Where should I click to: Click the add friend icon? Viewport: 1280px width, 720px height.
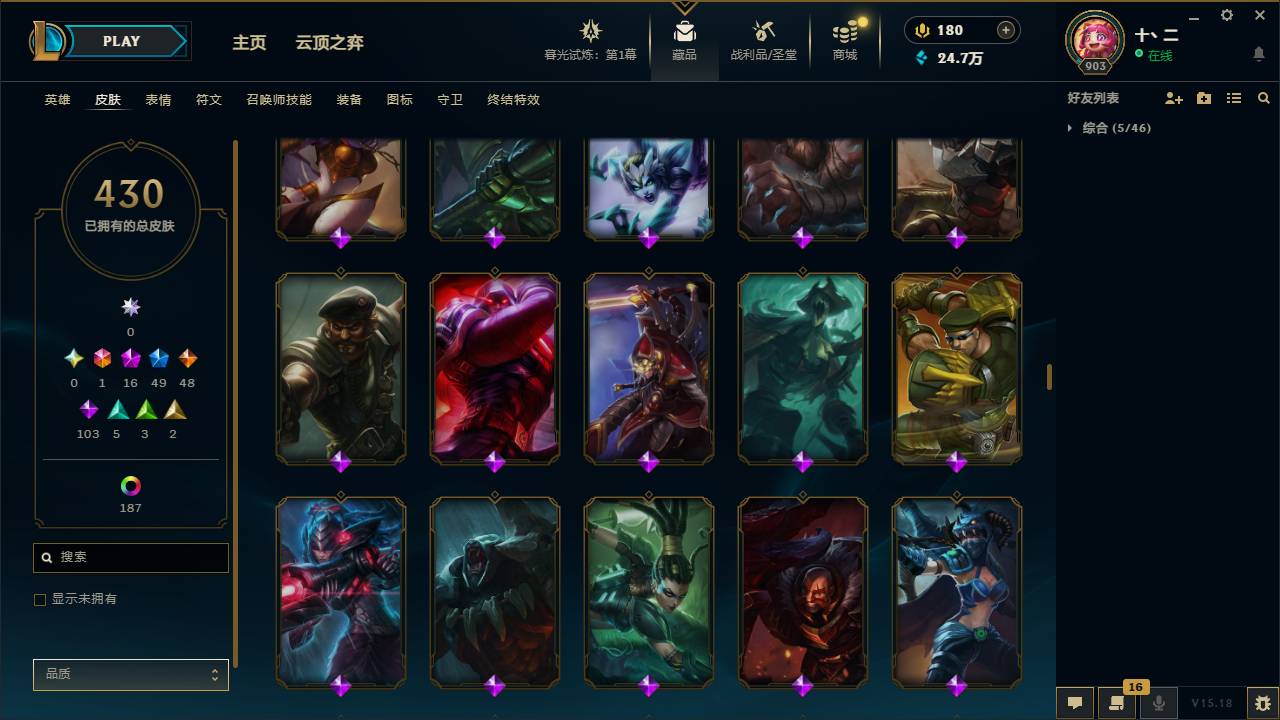pyautogui.click(x=1173, y=97)
